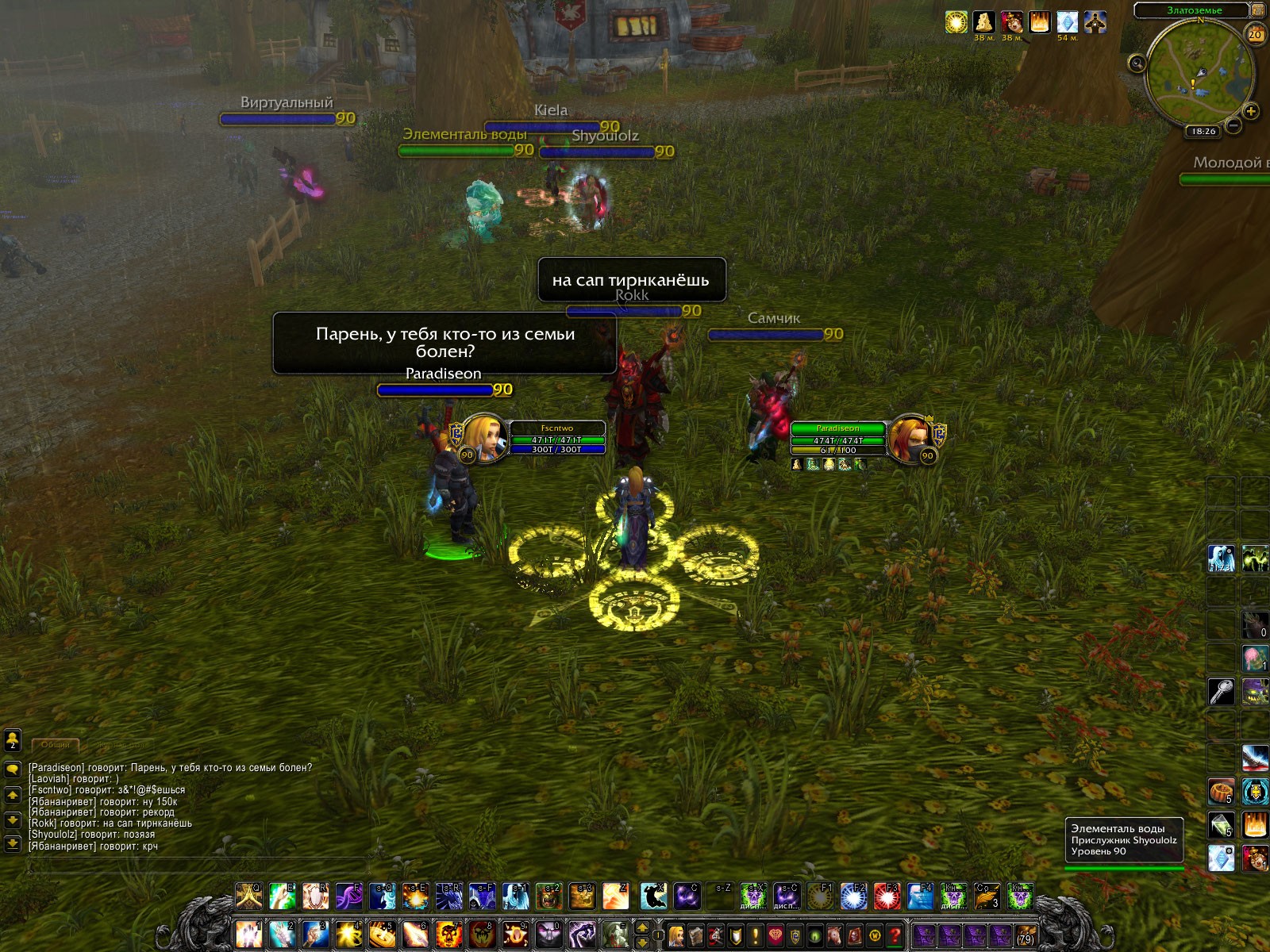The width and height of the screenshot is (1270, 952).
Task: Switch to the Общий chat tab
Action: coord(56,744)
